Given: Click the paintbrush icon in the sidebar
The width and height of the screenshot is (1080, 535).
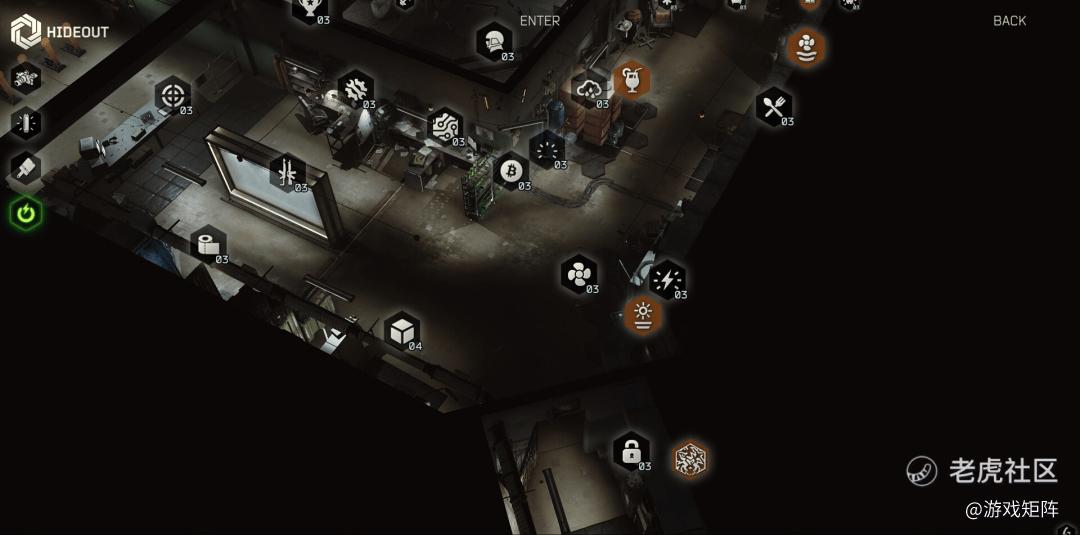Looking at the screenshot, I should click(x=26, y=168).
